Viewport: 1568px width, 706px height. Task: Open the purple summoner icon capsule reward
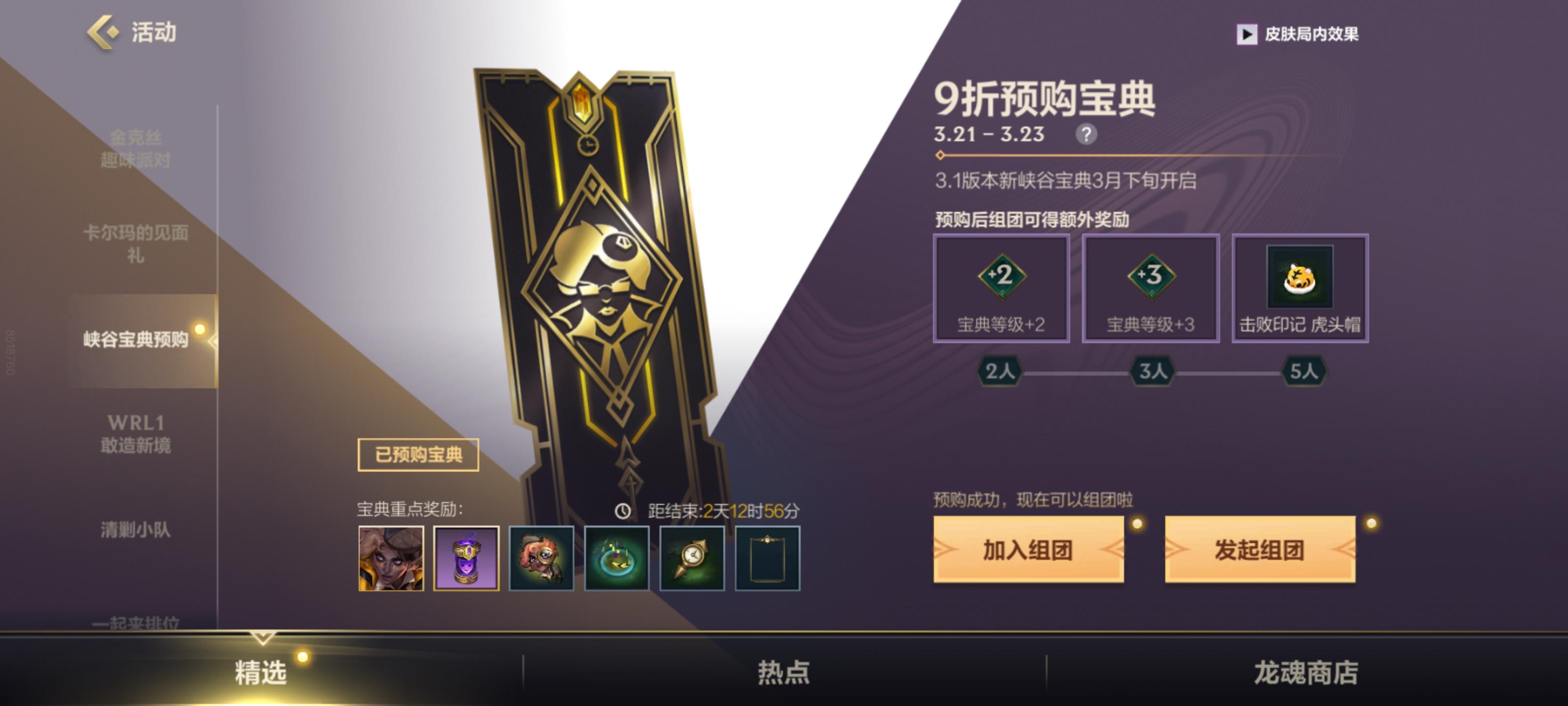click(x=467, y=559)
